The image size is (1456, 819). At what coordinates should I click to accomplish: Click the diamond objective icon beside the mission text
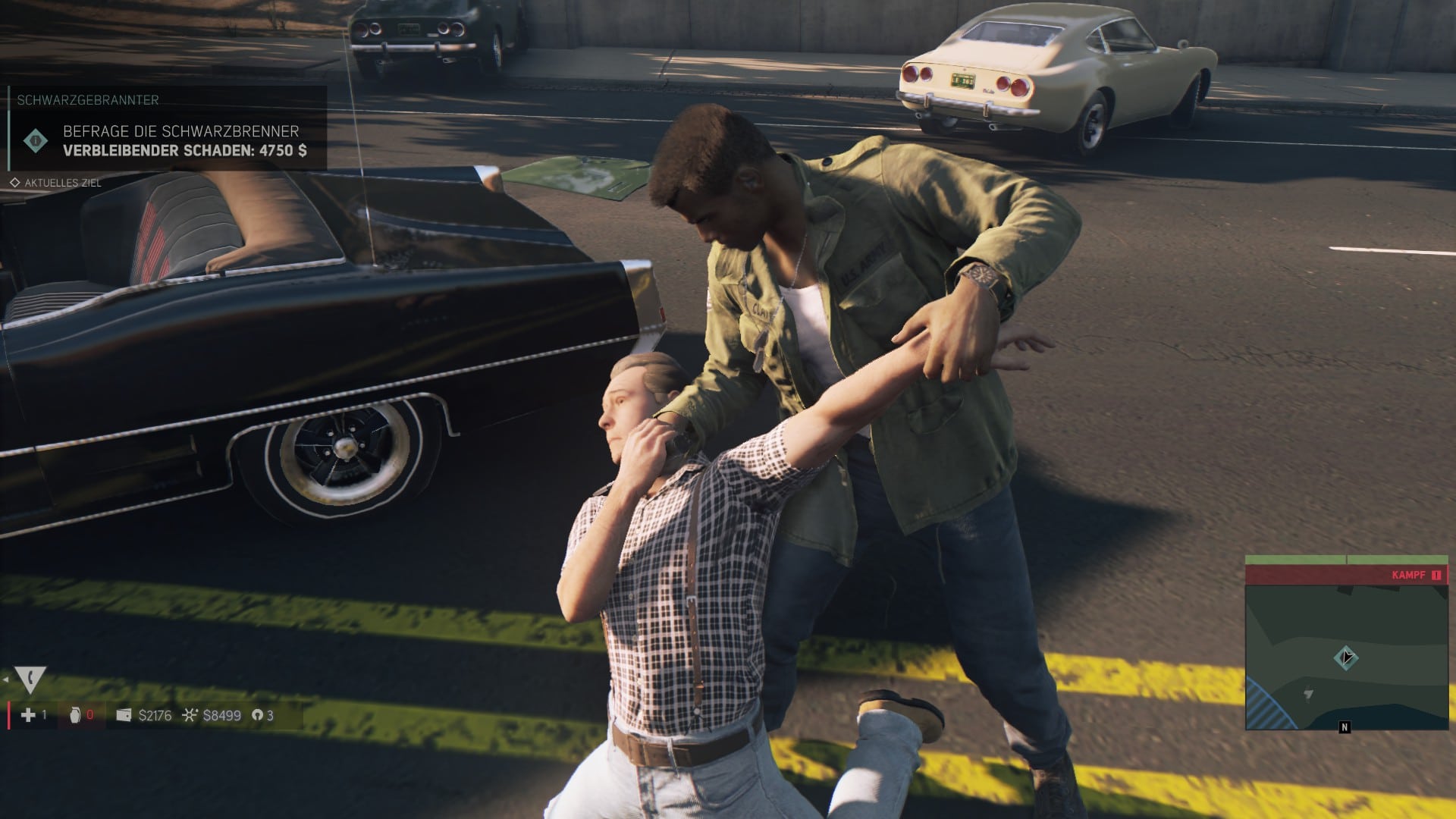pos(35,140)
